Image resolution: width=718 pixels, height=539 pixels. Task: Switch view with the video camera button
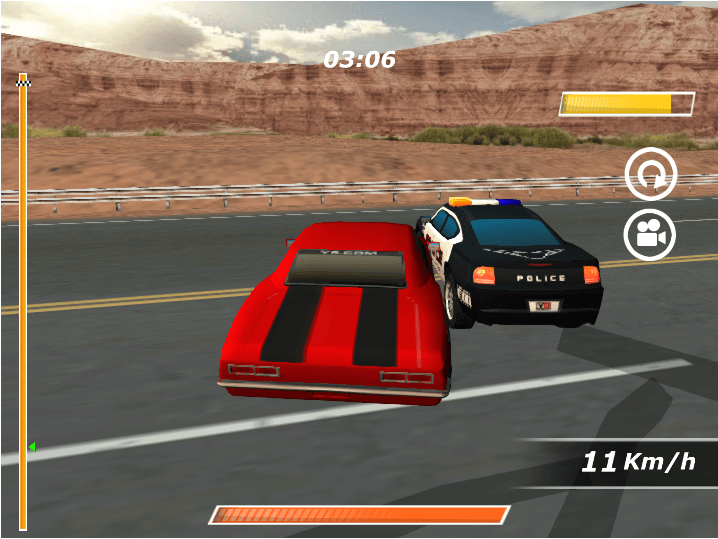[x=650, y=236]
